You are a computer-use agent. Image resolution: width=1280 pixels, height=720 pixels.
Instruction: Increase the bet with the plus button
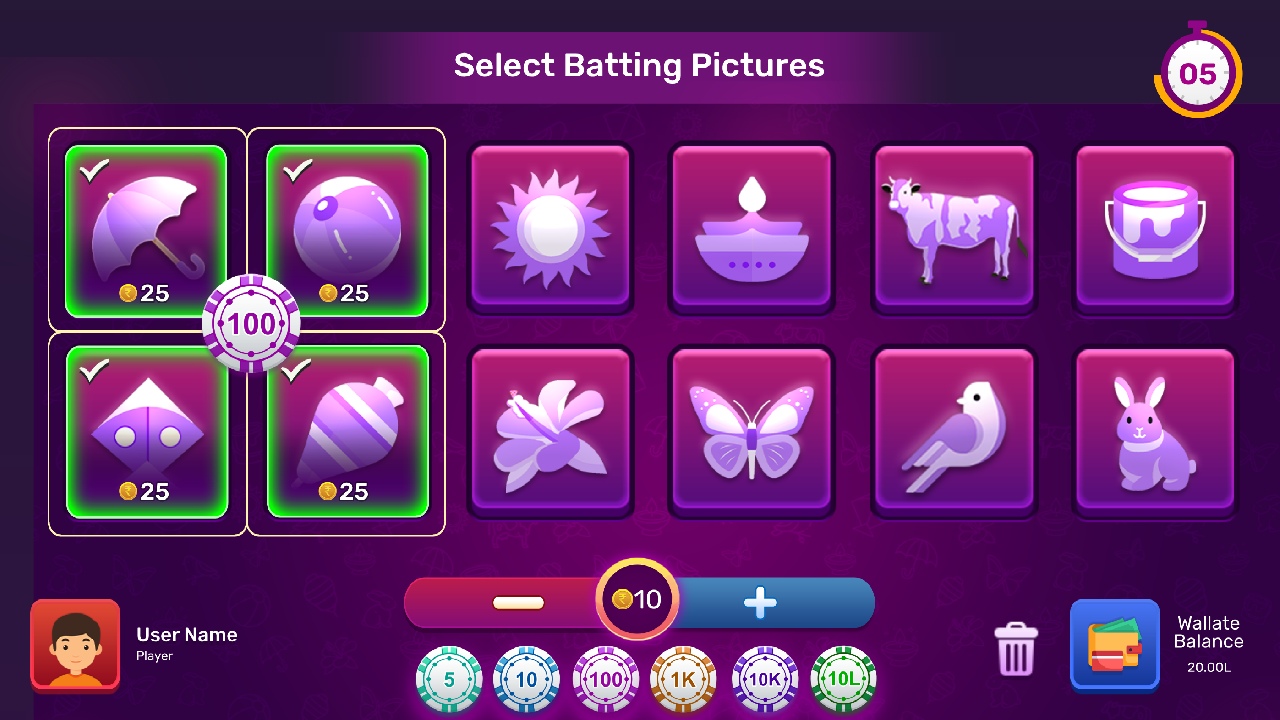(x=760, y=603)
